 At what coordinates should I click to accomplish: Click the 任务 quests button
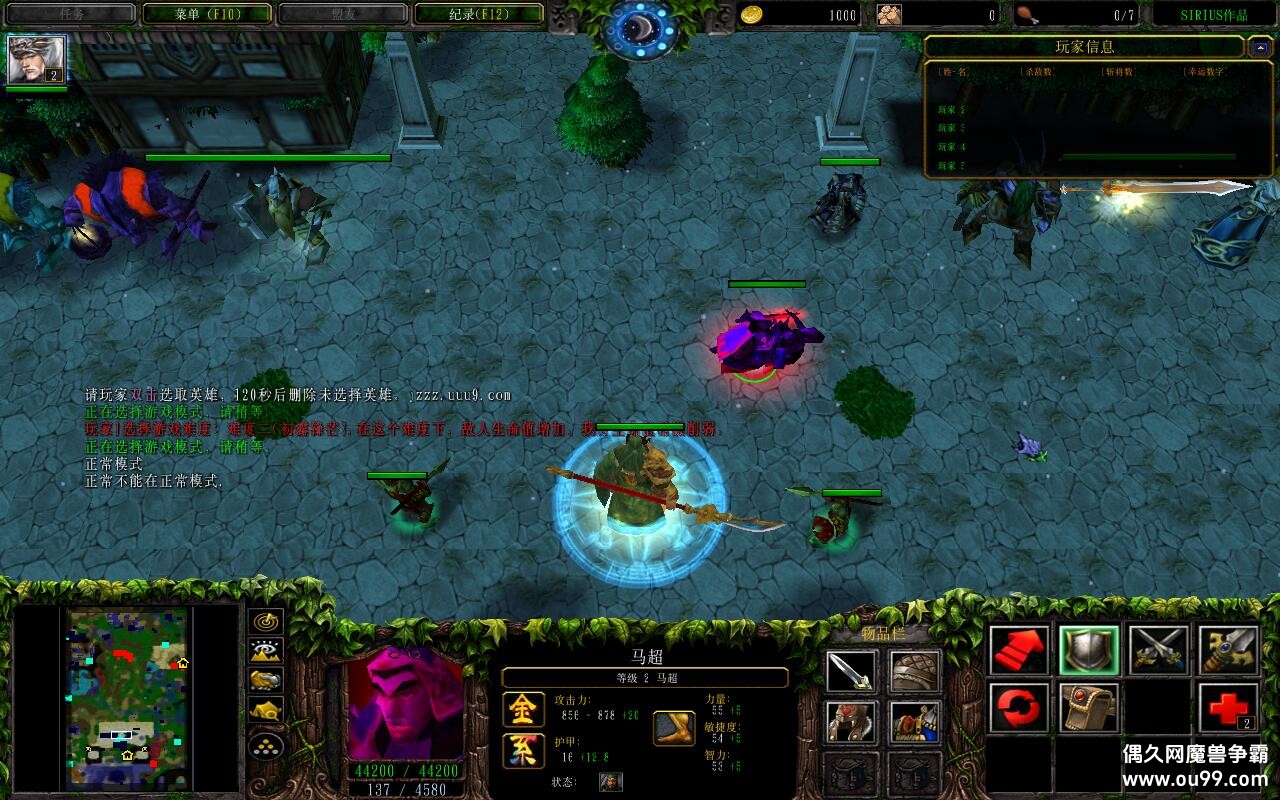click(x=70, y=14)
